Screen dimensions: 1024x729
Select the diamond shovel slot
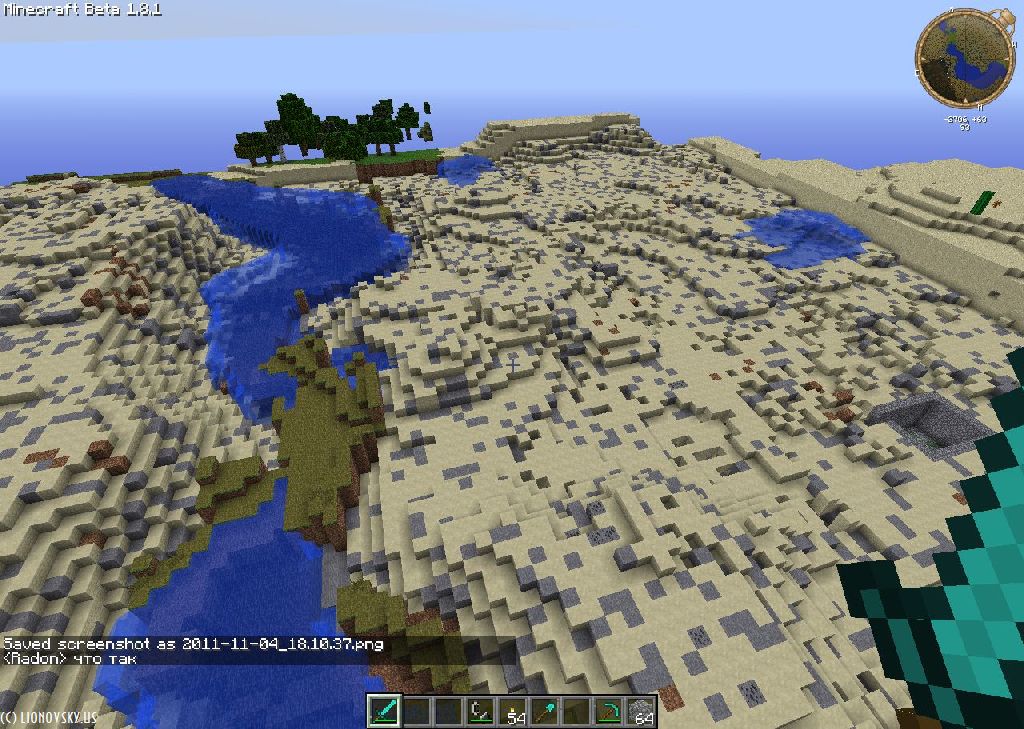click(545, 711)
